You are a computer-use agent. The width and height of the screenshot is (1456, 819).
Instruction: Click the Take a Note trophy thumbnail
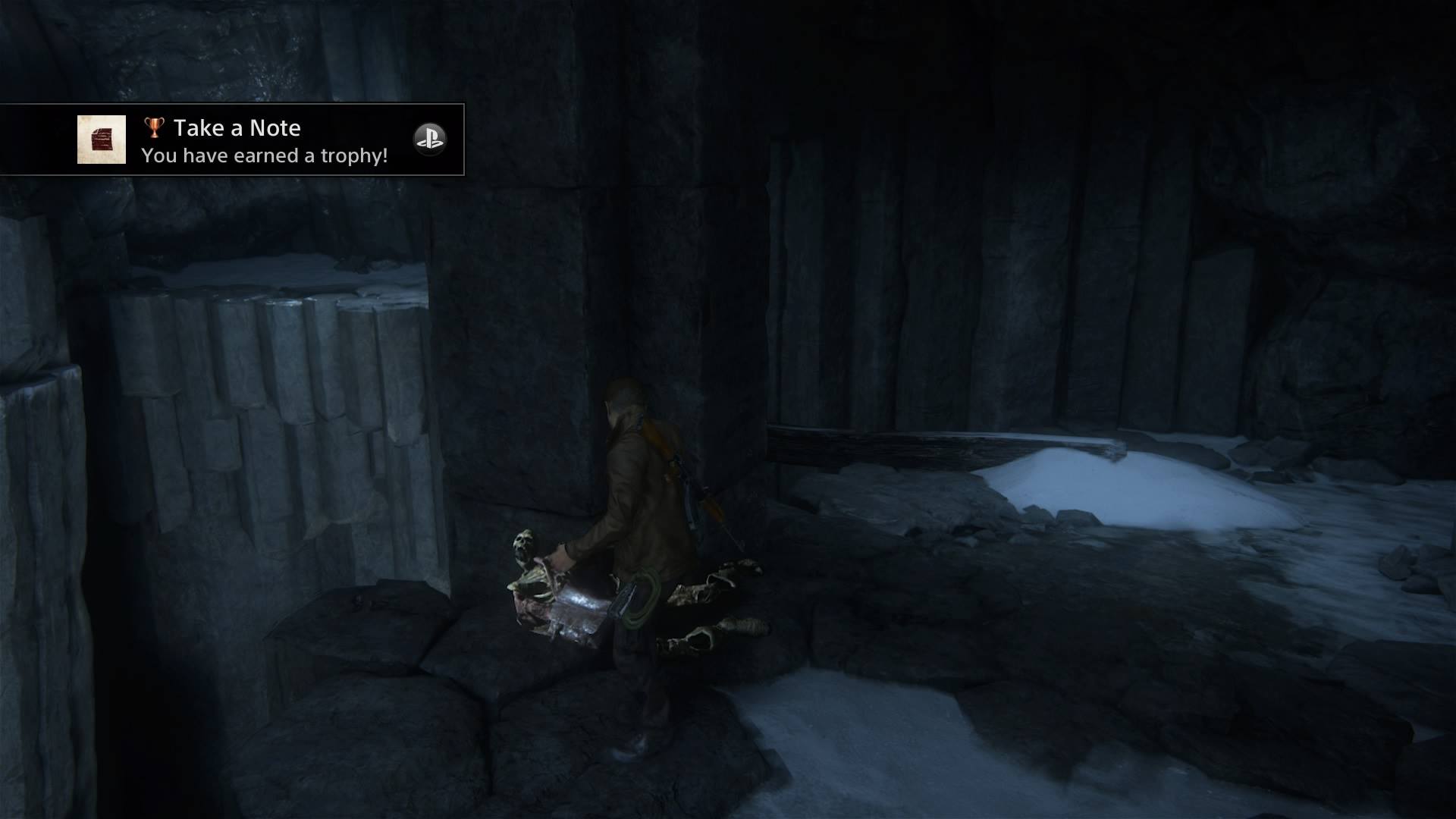coord(102,140)
